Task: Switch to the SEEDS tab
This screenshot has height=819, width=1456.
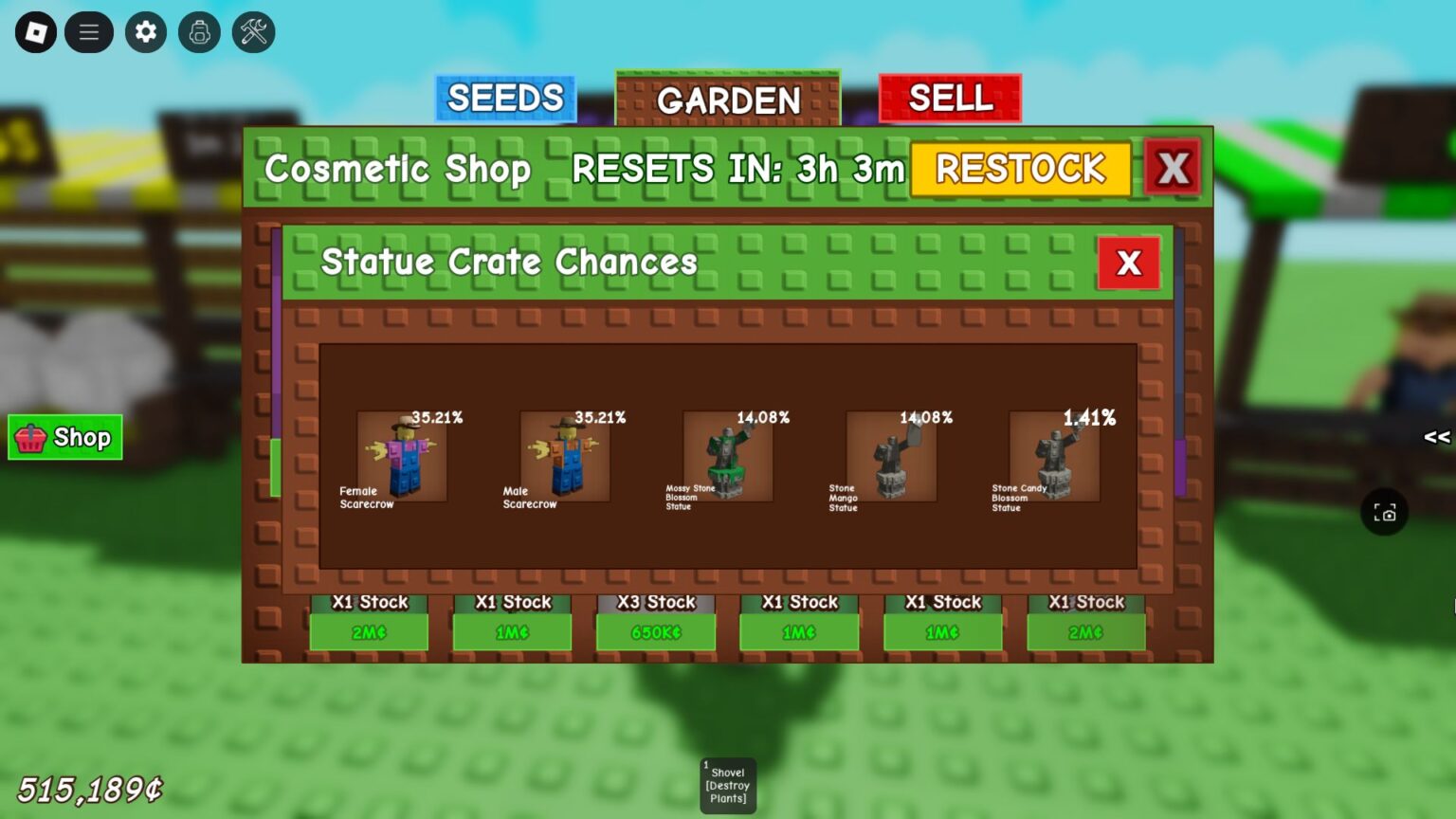Action: pyautogui.click(x=505, y=98)
